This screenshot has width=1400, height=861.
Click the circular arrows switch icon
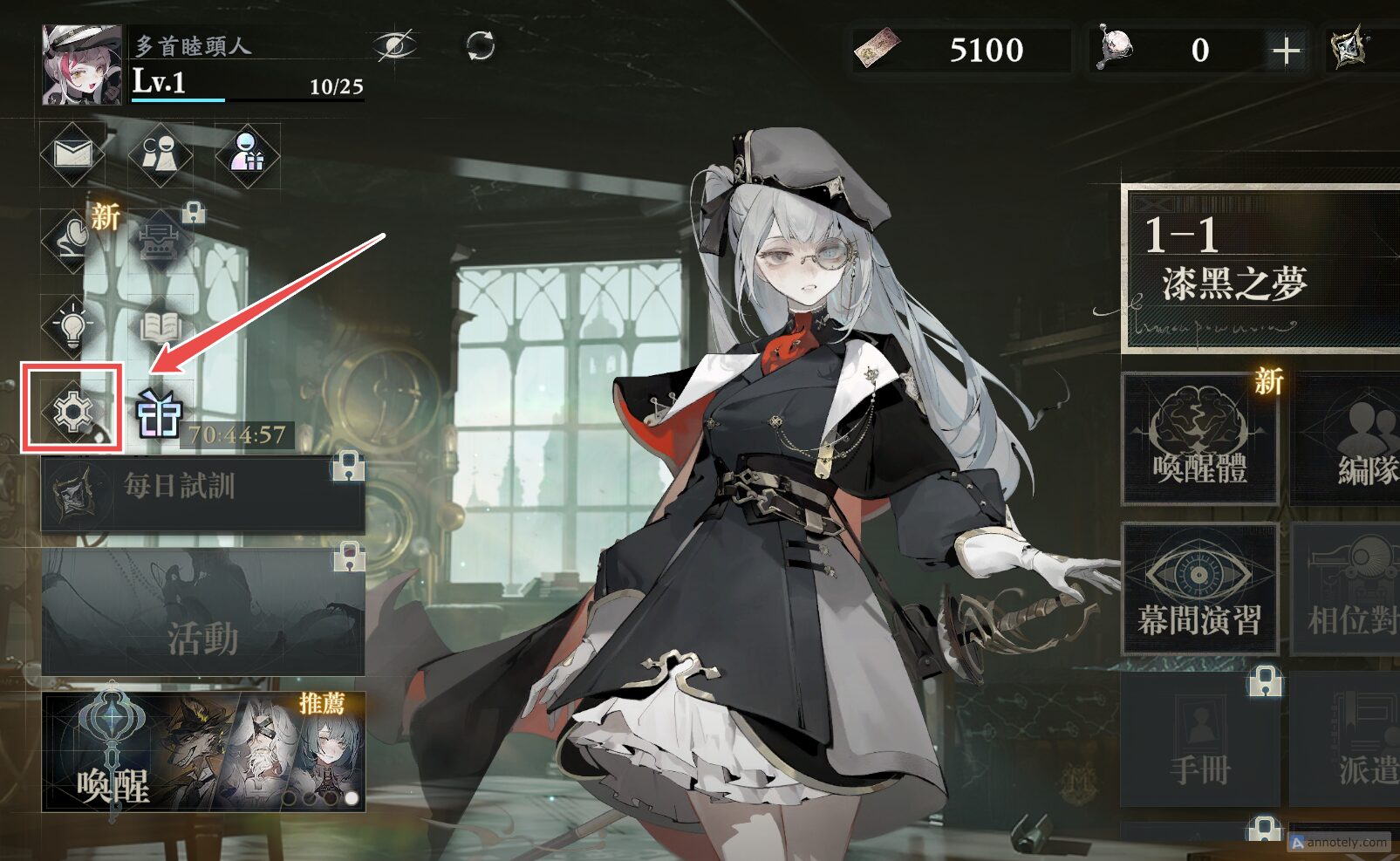480,45
